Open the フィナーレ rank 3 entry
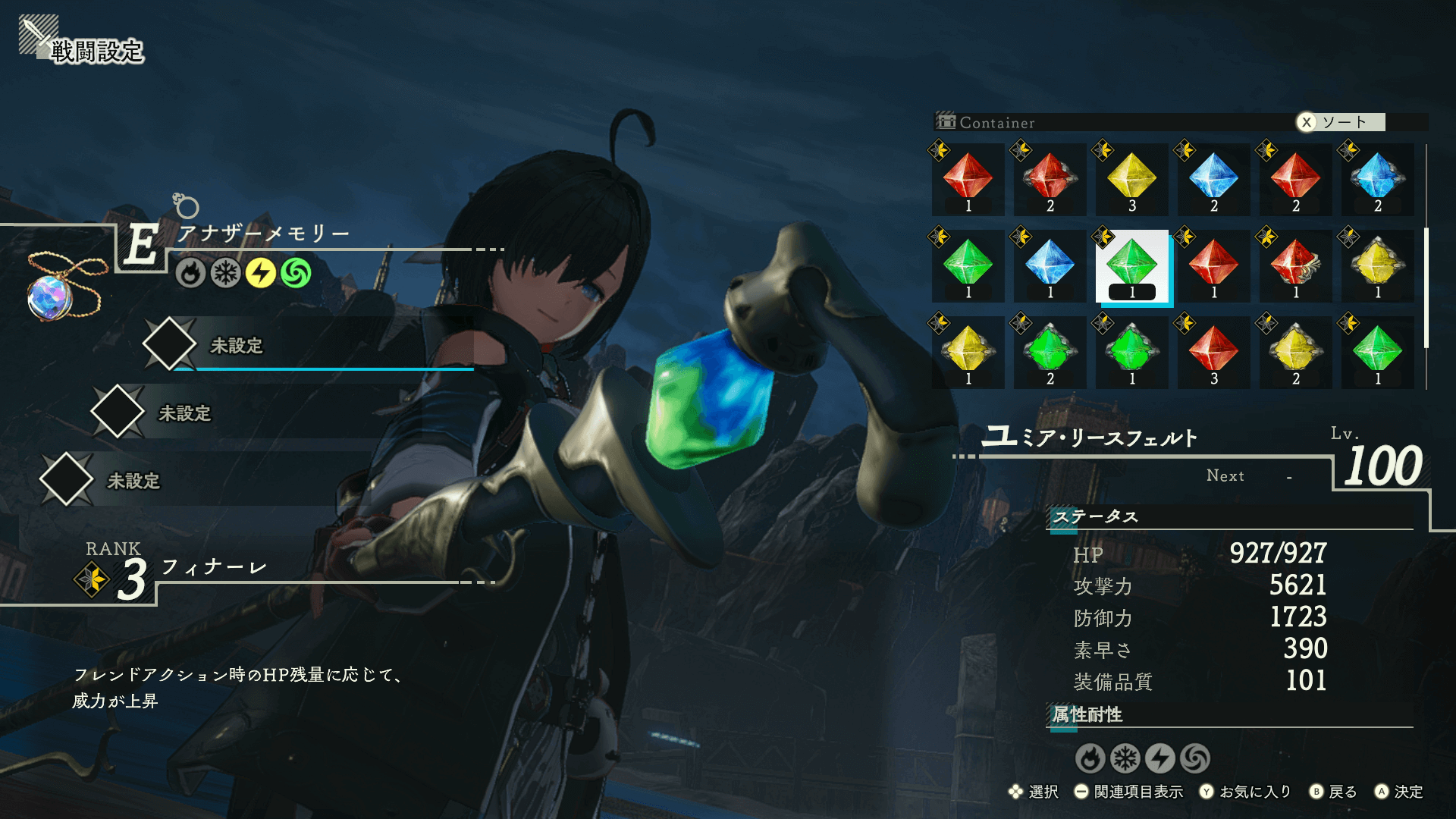Screen dimensions: 1456x819 [x=214, y=567]
